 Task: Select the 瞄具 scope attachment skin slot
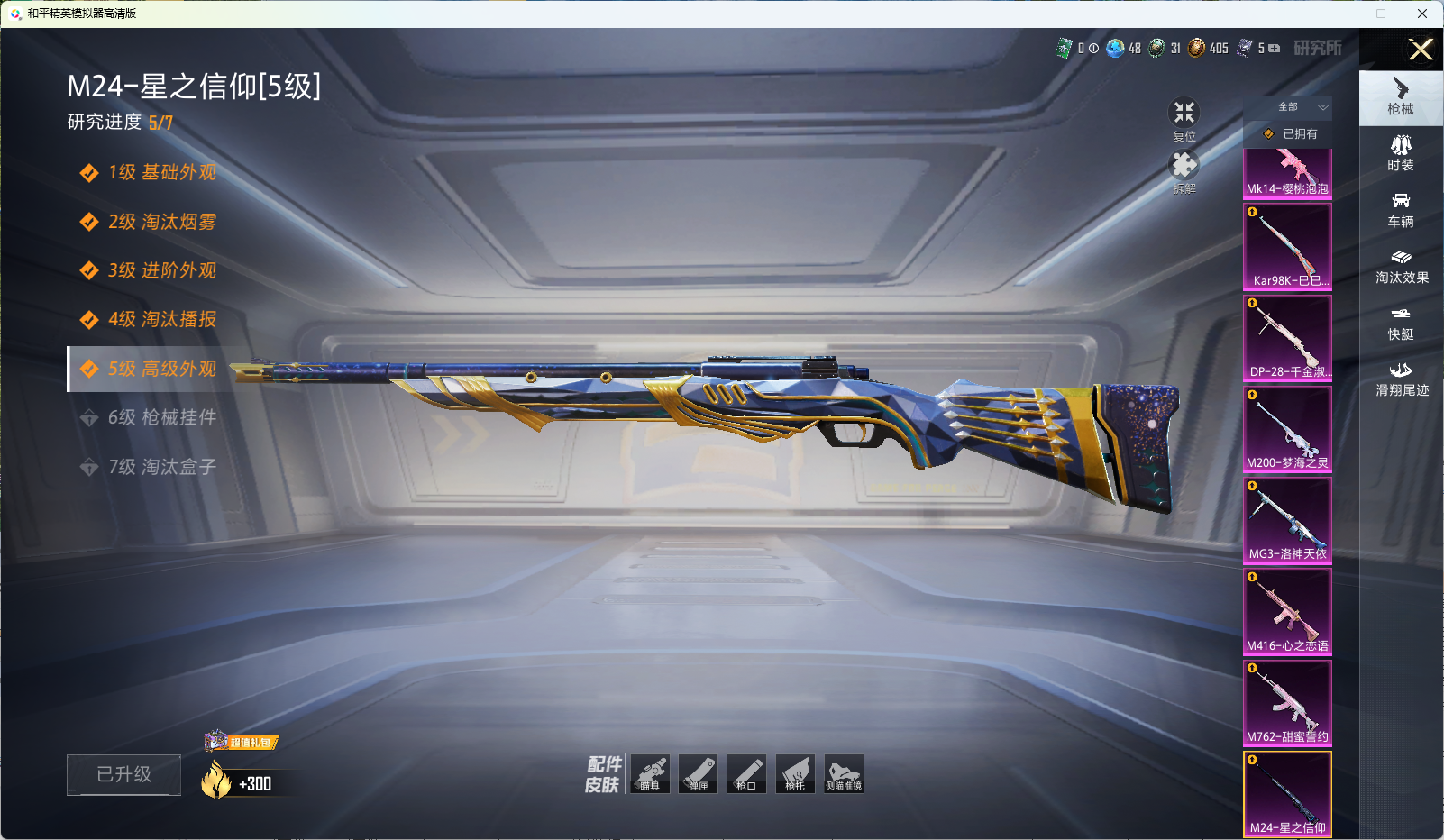[x=650, y=774]
